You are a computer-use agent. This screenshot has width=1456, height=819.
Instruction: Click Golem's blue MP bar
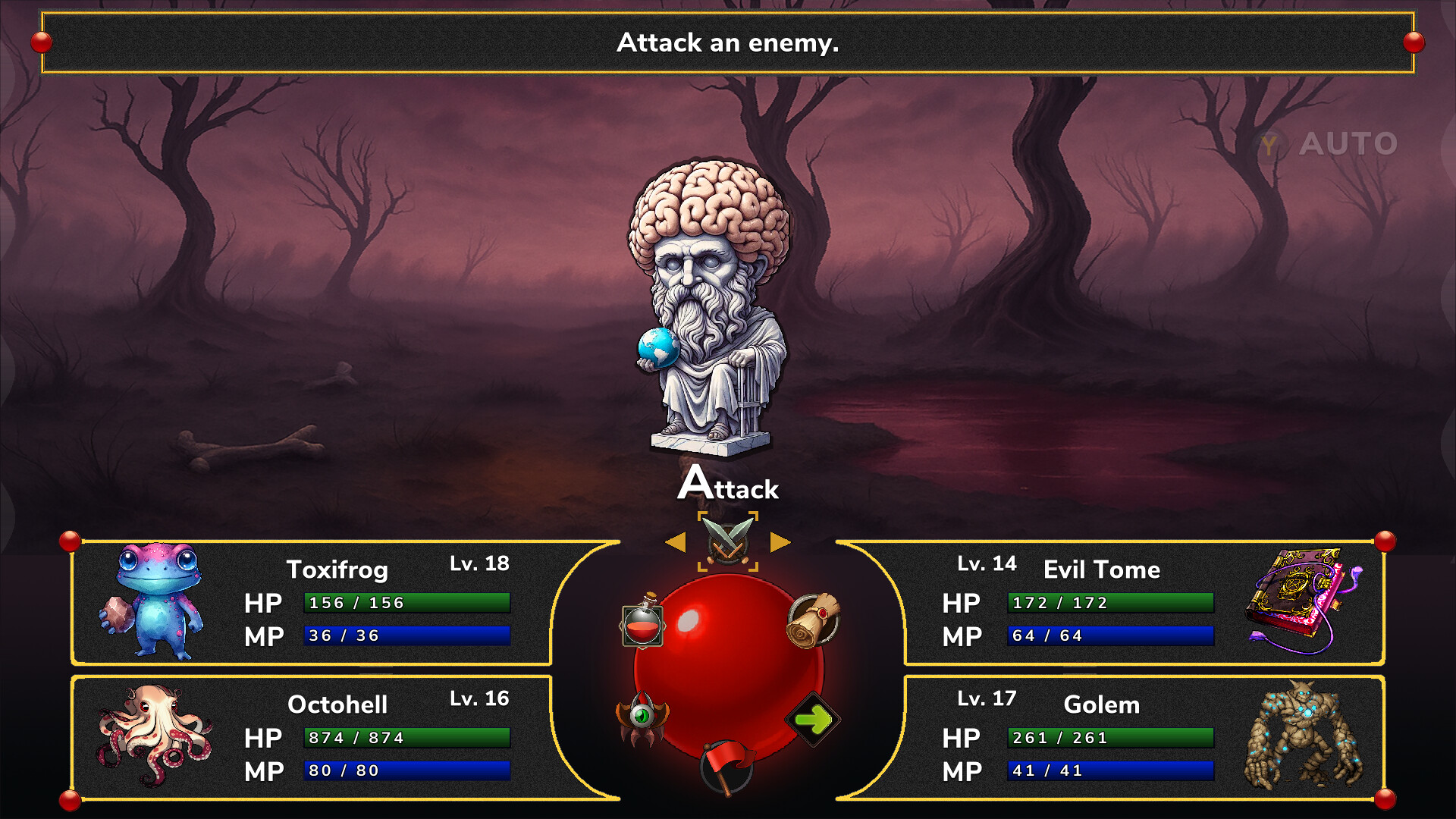(x=1111, y=770)
